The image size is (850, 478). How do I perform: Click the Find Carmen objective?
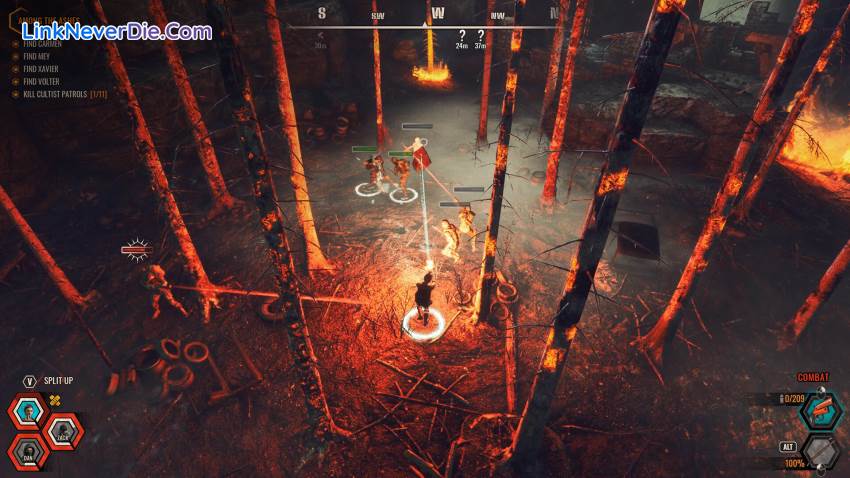coord(44,45)
